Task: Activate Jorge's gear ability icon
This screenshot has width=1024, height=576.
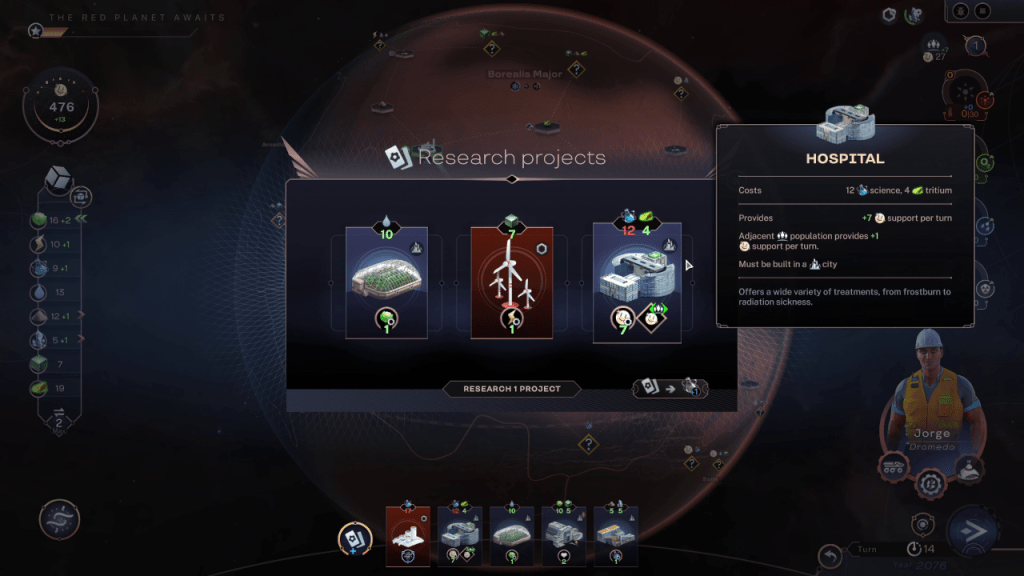Action: pos(931,484)
